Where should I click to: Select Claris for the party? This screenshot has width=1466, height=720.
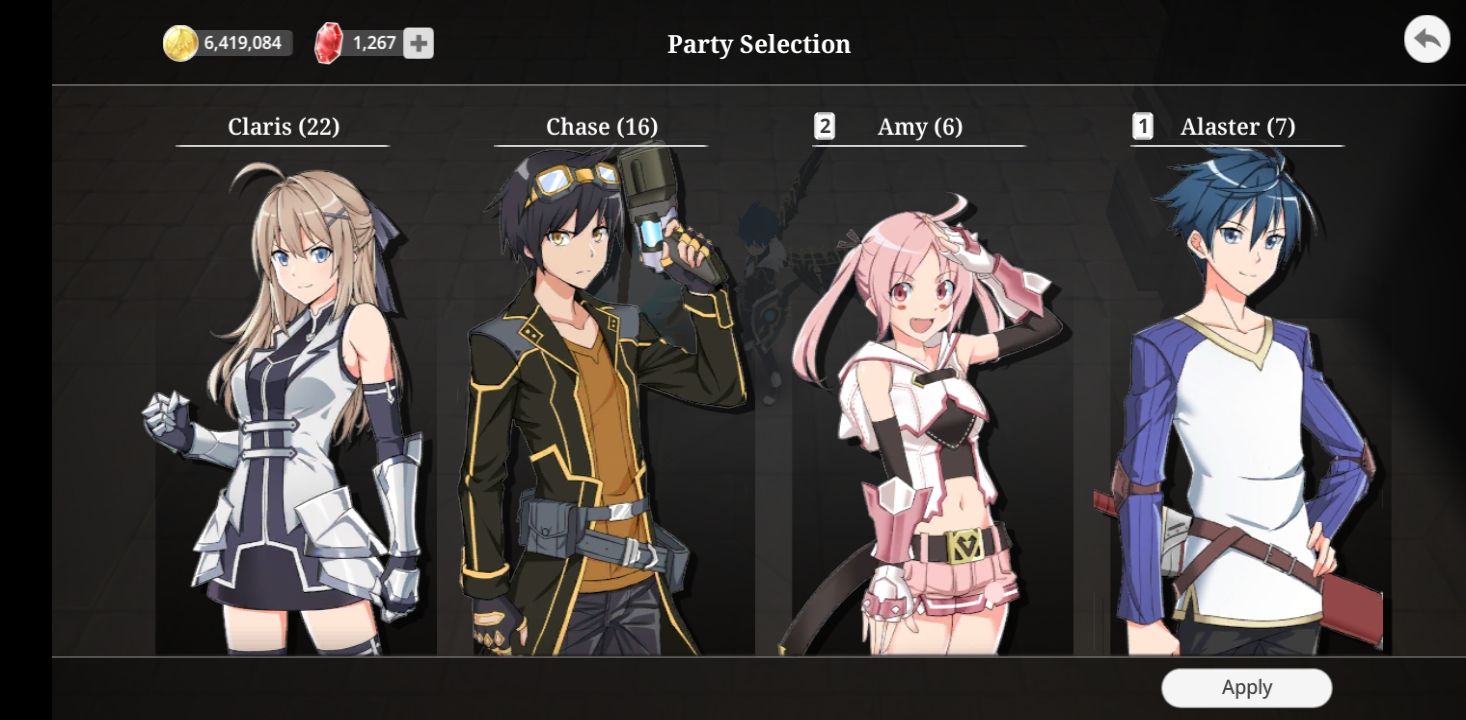pos(283,400)
